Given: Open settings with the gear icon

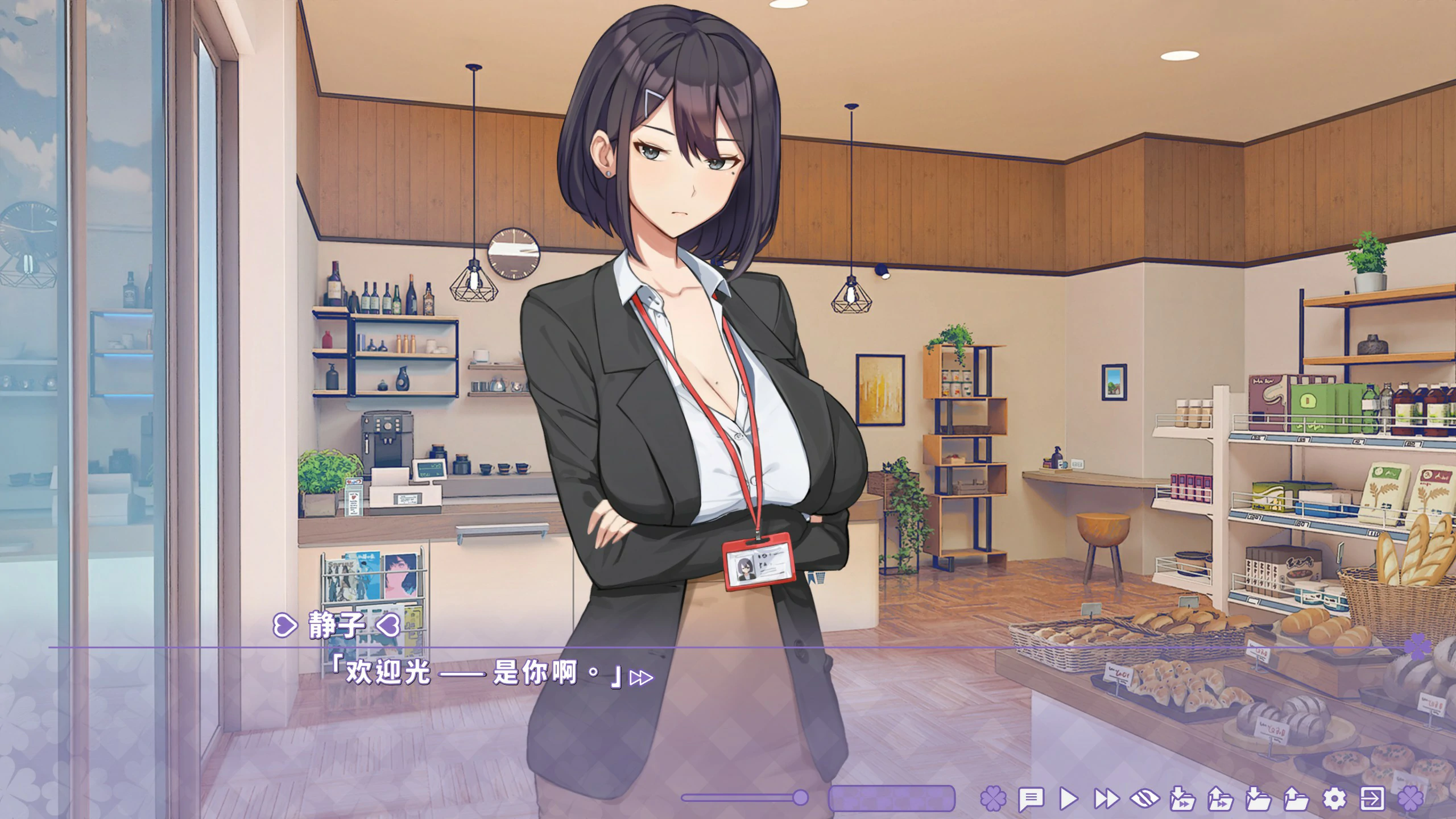Looking at the screenshot, I should [x=1334, y=799].
